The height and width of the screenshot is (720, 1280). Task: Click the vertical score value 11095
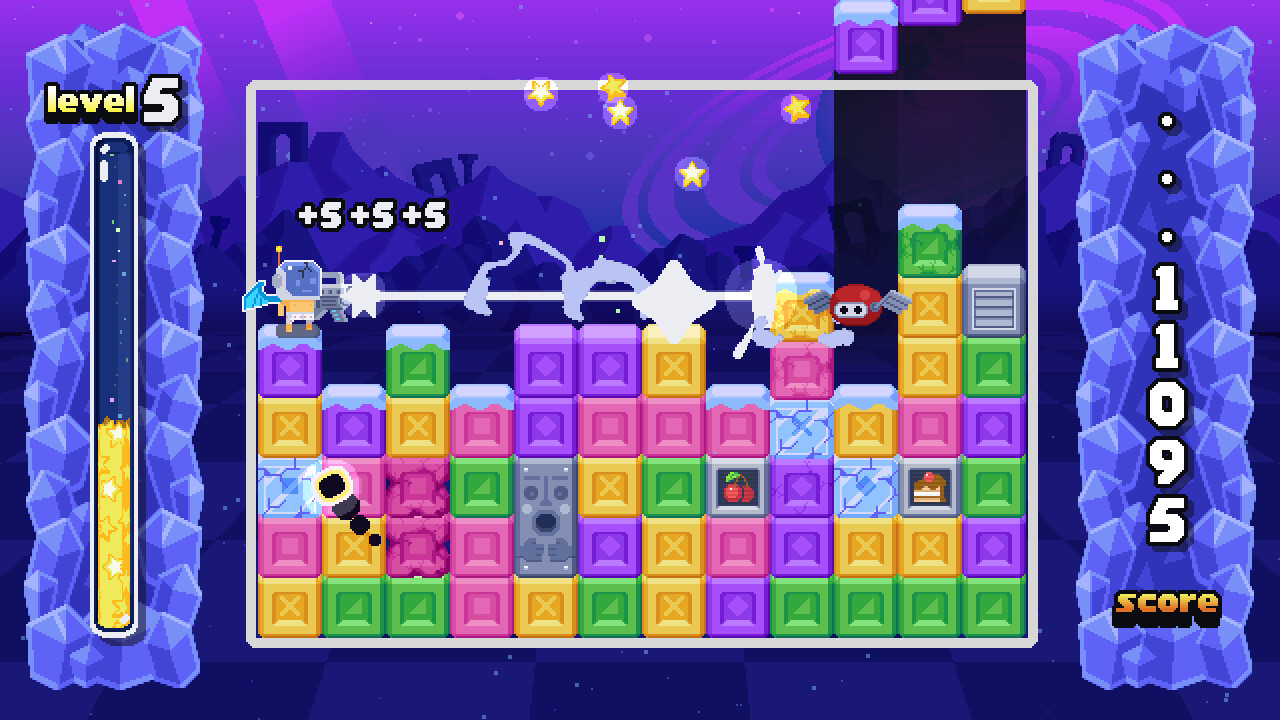1170,400
